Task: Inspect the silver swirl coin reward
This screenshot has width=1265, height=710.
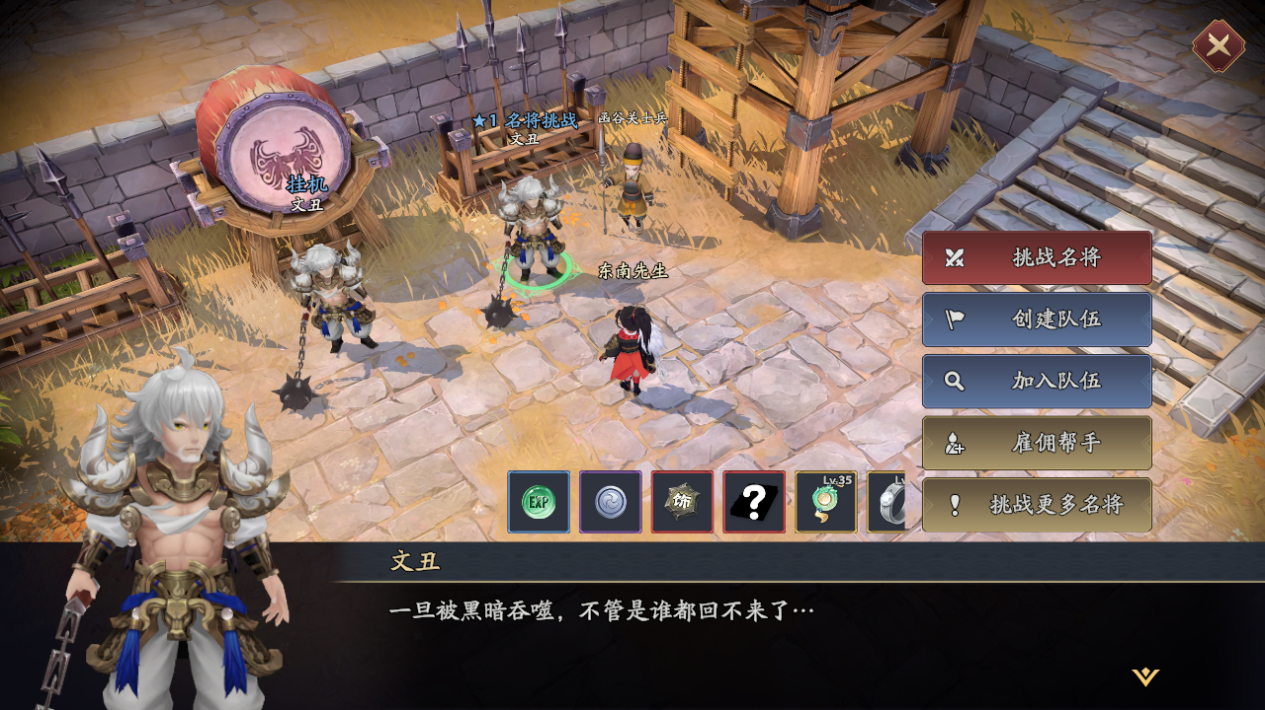Action: pyautogui.click(x=611, y=502)
